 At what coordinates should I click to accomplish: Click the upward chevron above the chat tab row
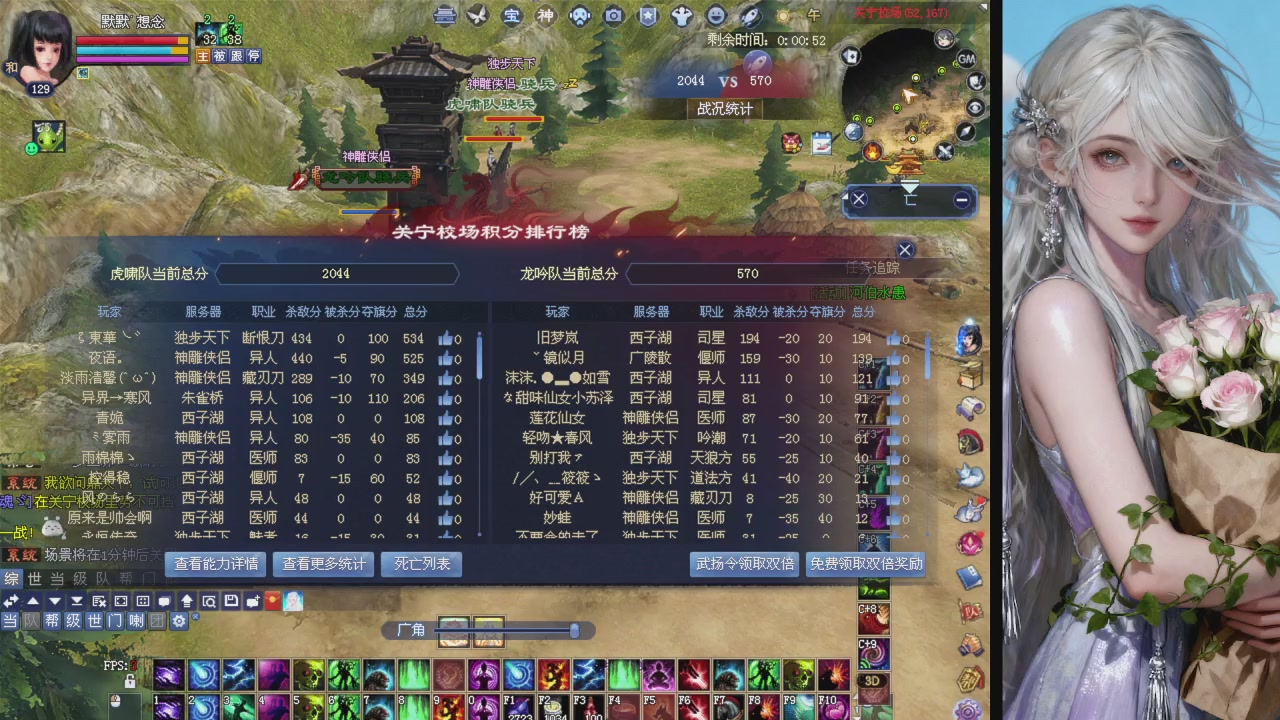(33, 601)
